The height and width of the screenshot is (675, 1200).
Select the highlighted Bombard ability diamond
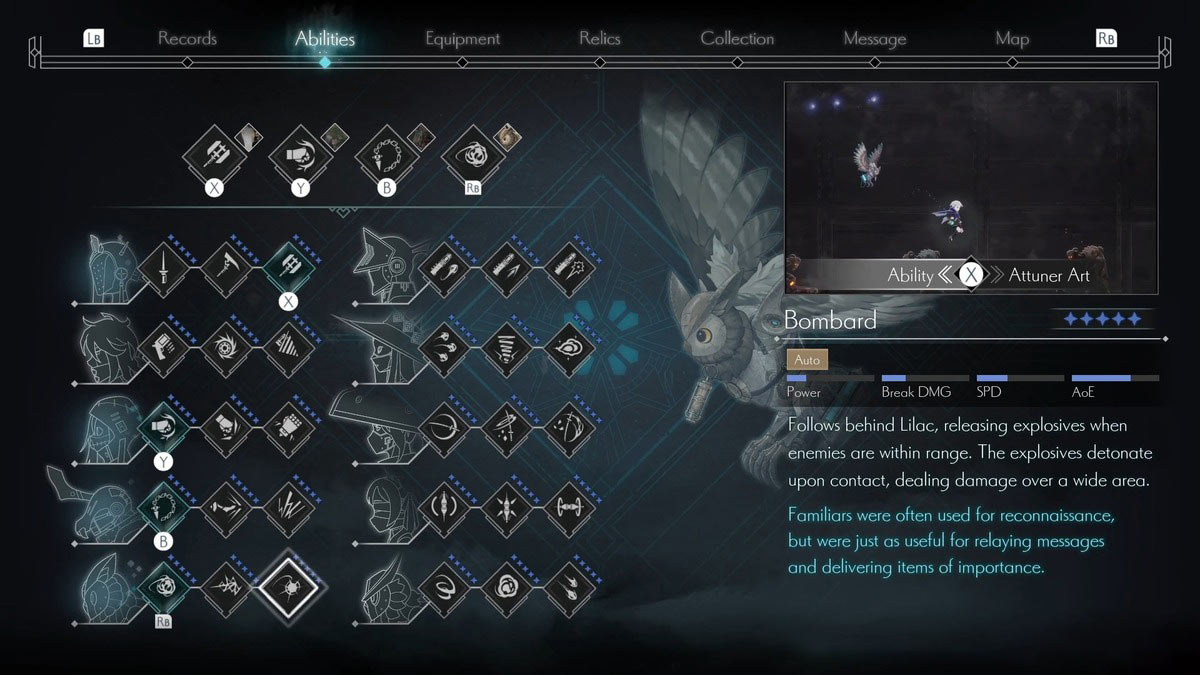point(289,583)
